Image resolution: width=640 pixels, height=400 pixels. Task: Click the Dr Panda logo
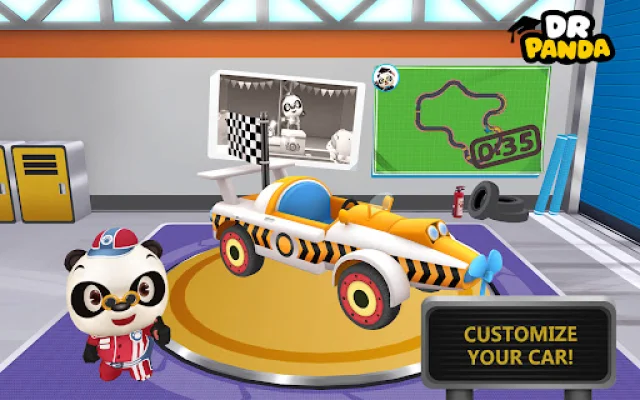tap(566, 36)
